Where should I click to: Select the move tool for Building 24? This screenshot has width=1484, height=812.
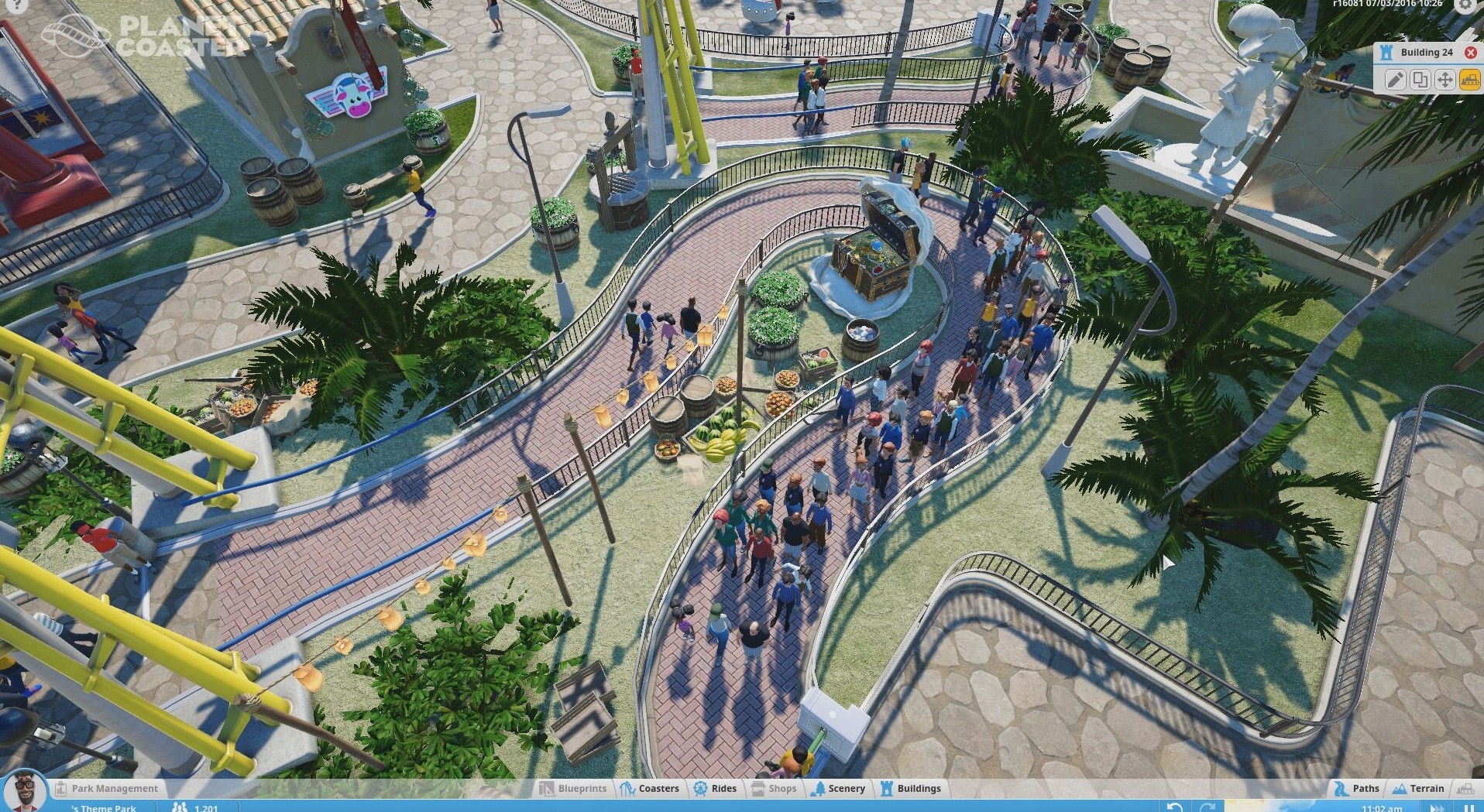[x=1444, y=80]
